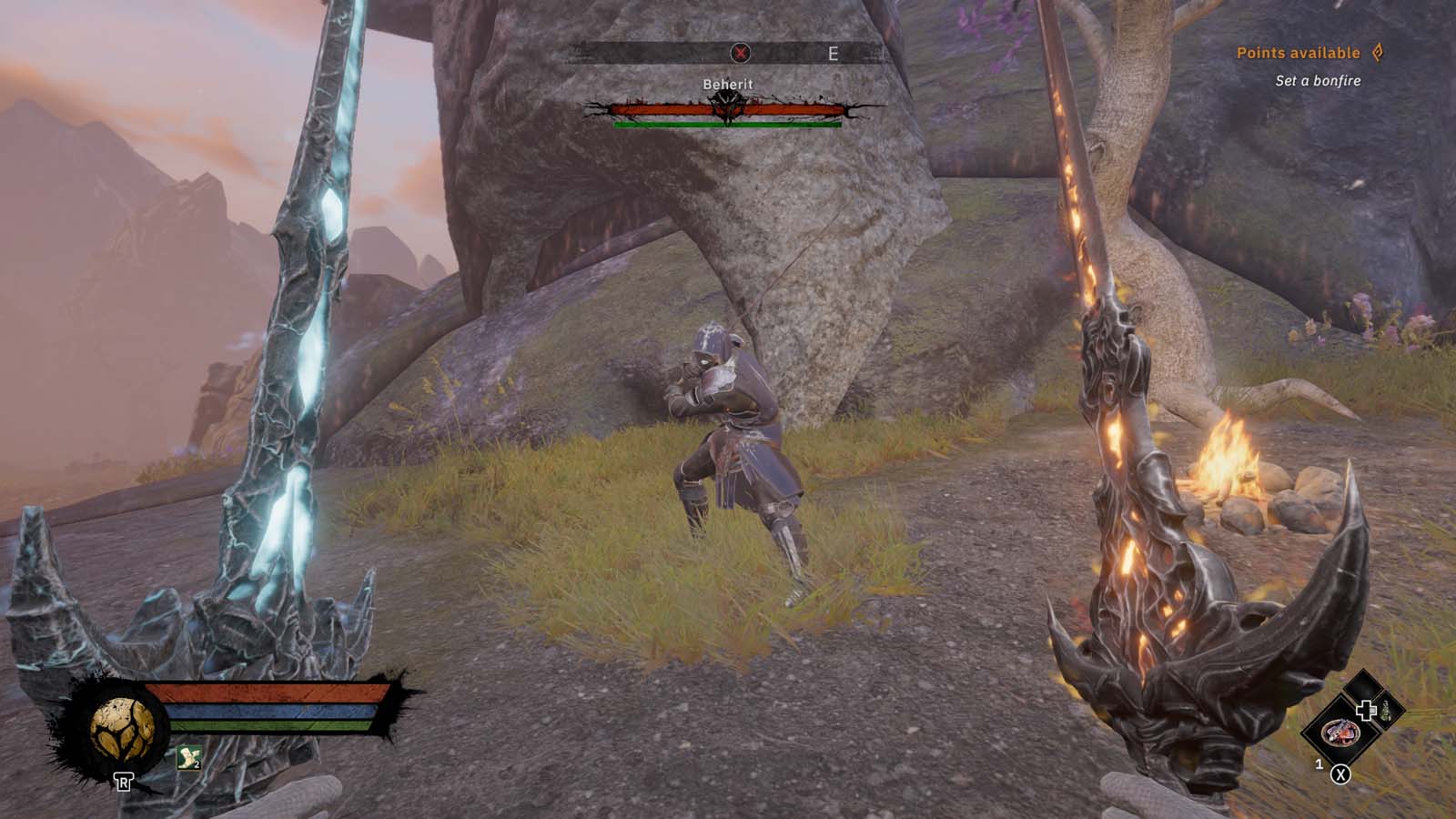The image size is (1456, 819).
Task: Open the Points available screen
Action: pos(1297,53)
